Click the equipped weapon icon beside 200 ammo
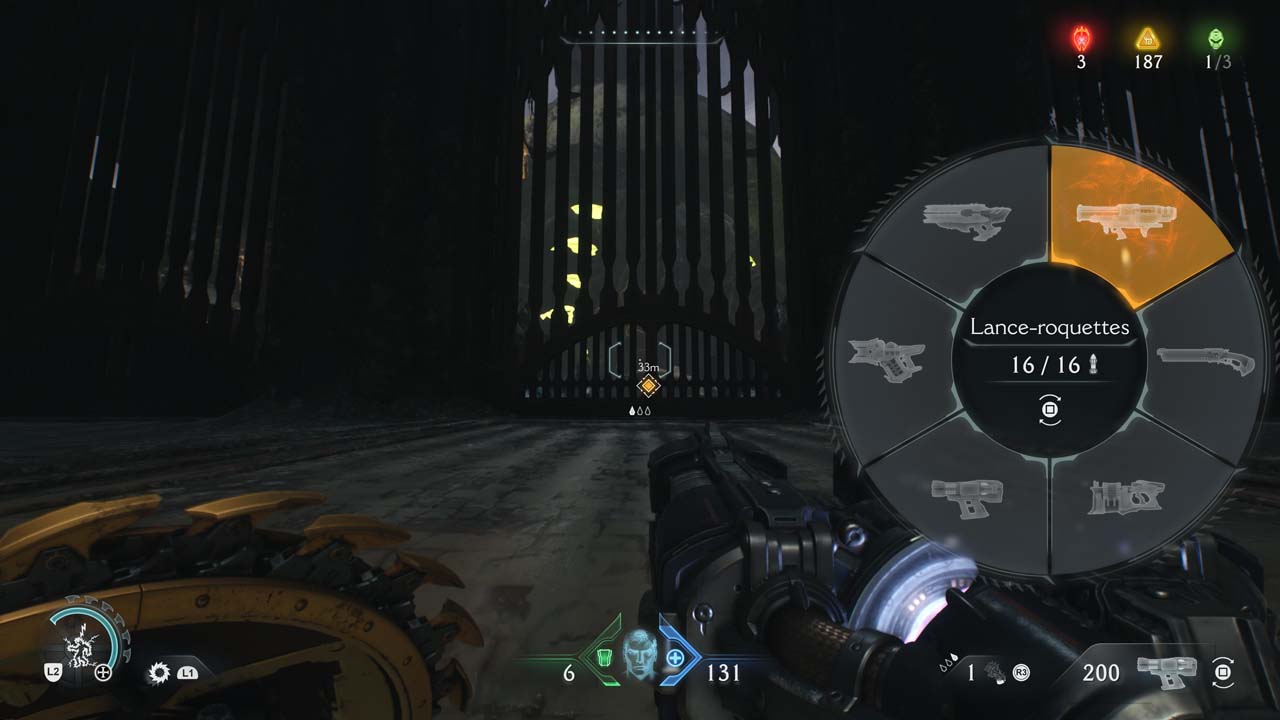Screen dimensions: 1280x720 click(1166, 671)
